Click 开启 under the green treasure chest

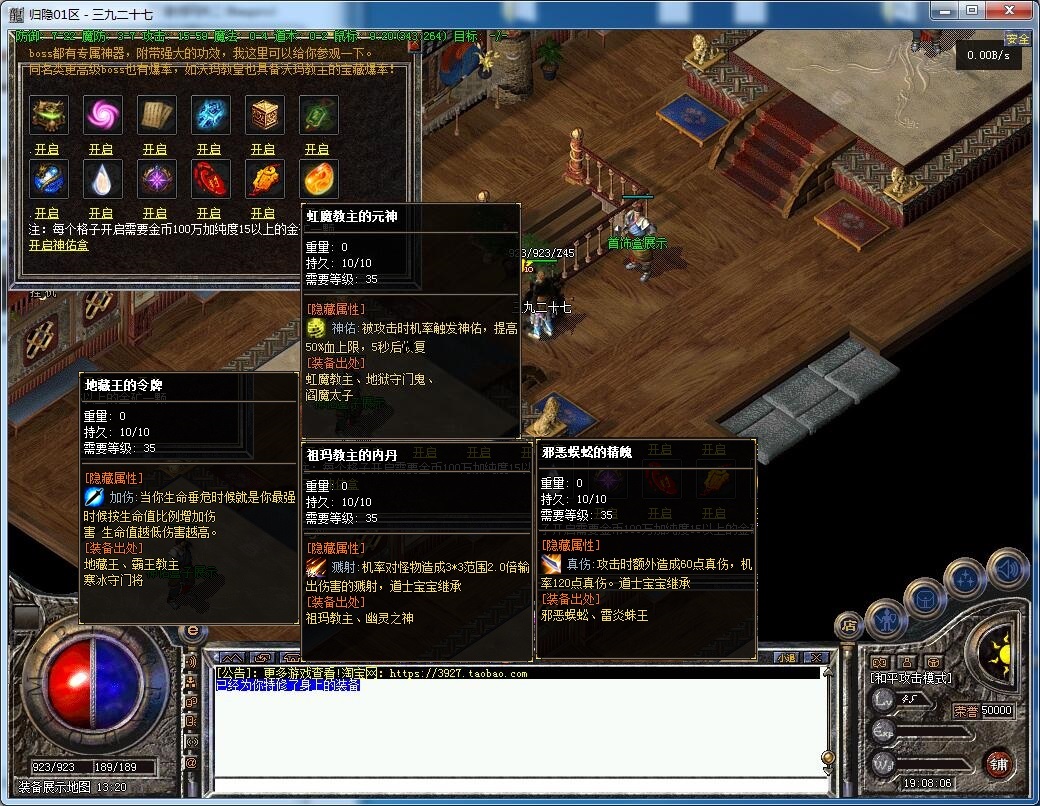point(47,149)
